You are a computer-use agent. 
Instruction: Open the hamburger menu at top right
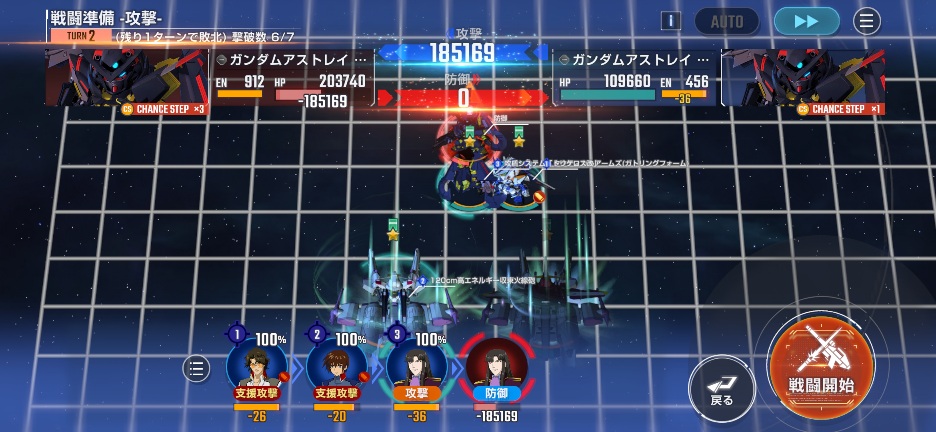point(867,21)
